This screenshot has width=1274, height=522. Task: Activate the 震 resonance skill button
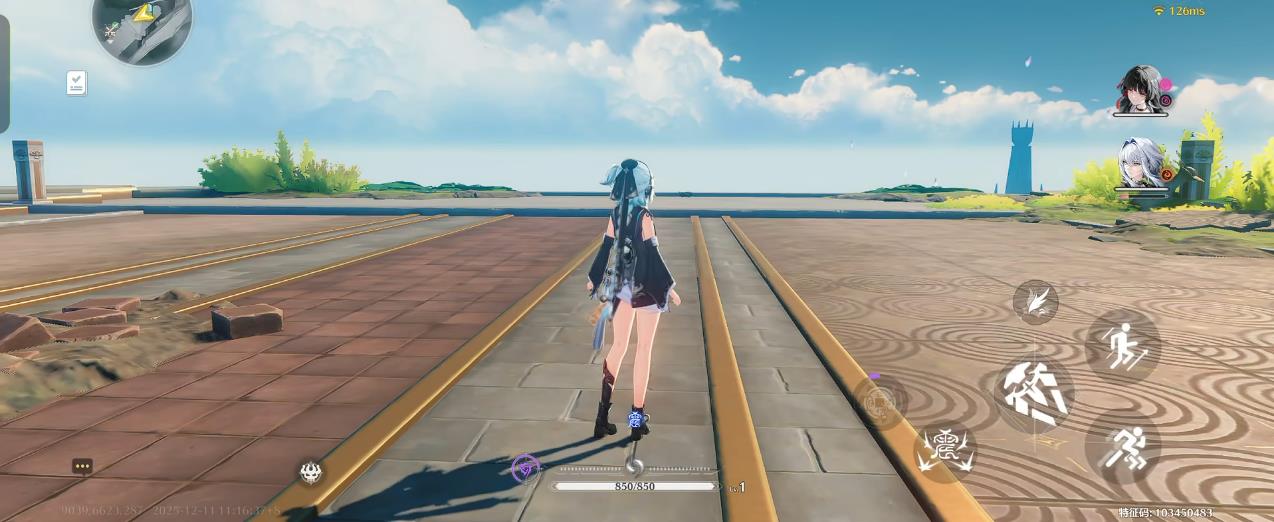coord(945,447)
